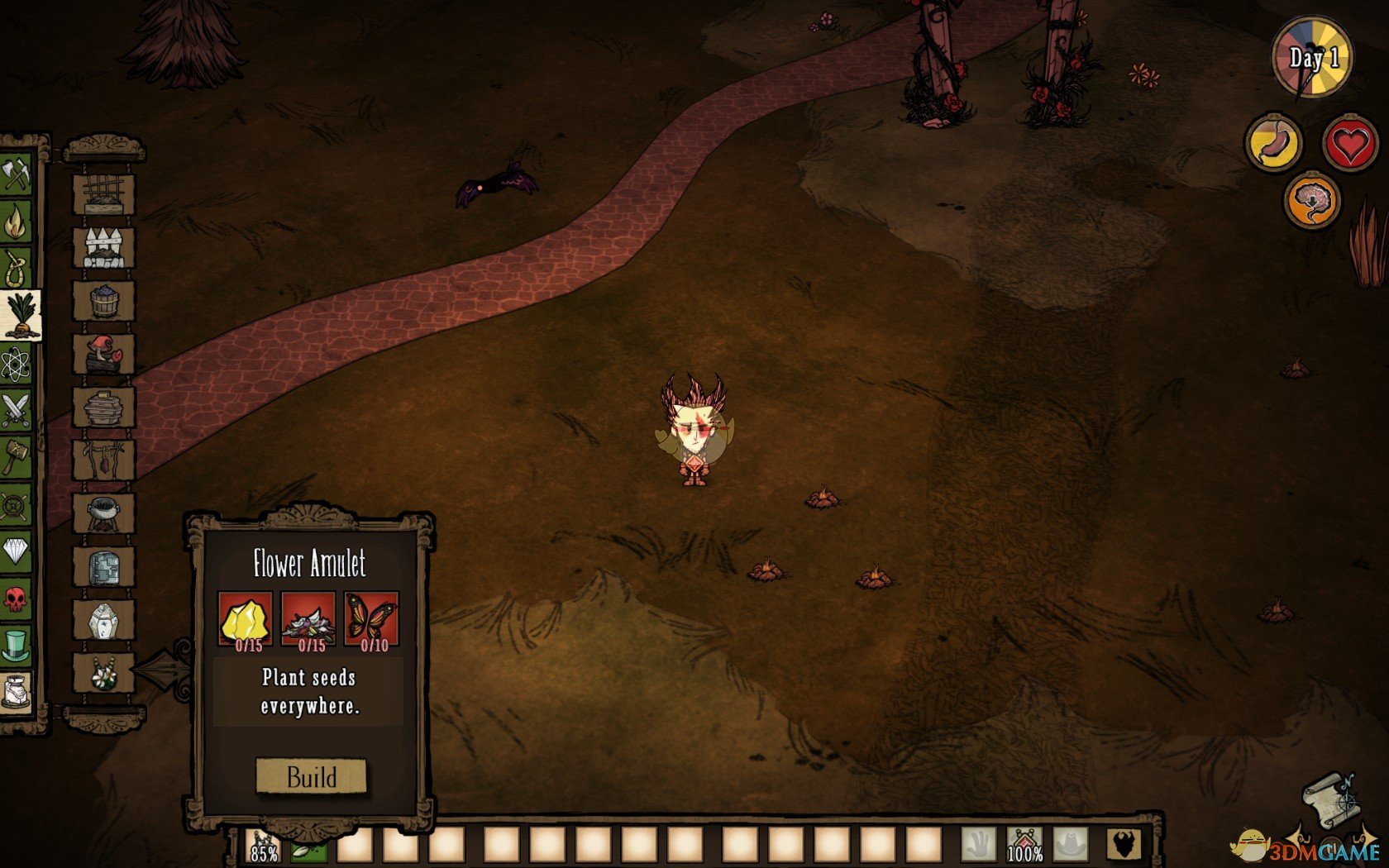
Task: Switch to the Fight crossed-swords tab
Action: [x=15, y=410]
